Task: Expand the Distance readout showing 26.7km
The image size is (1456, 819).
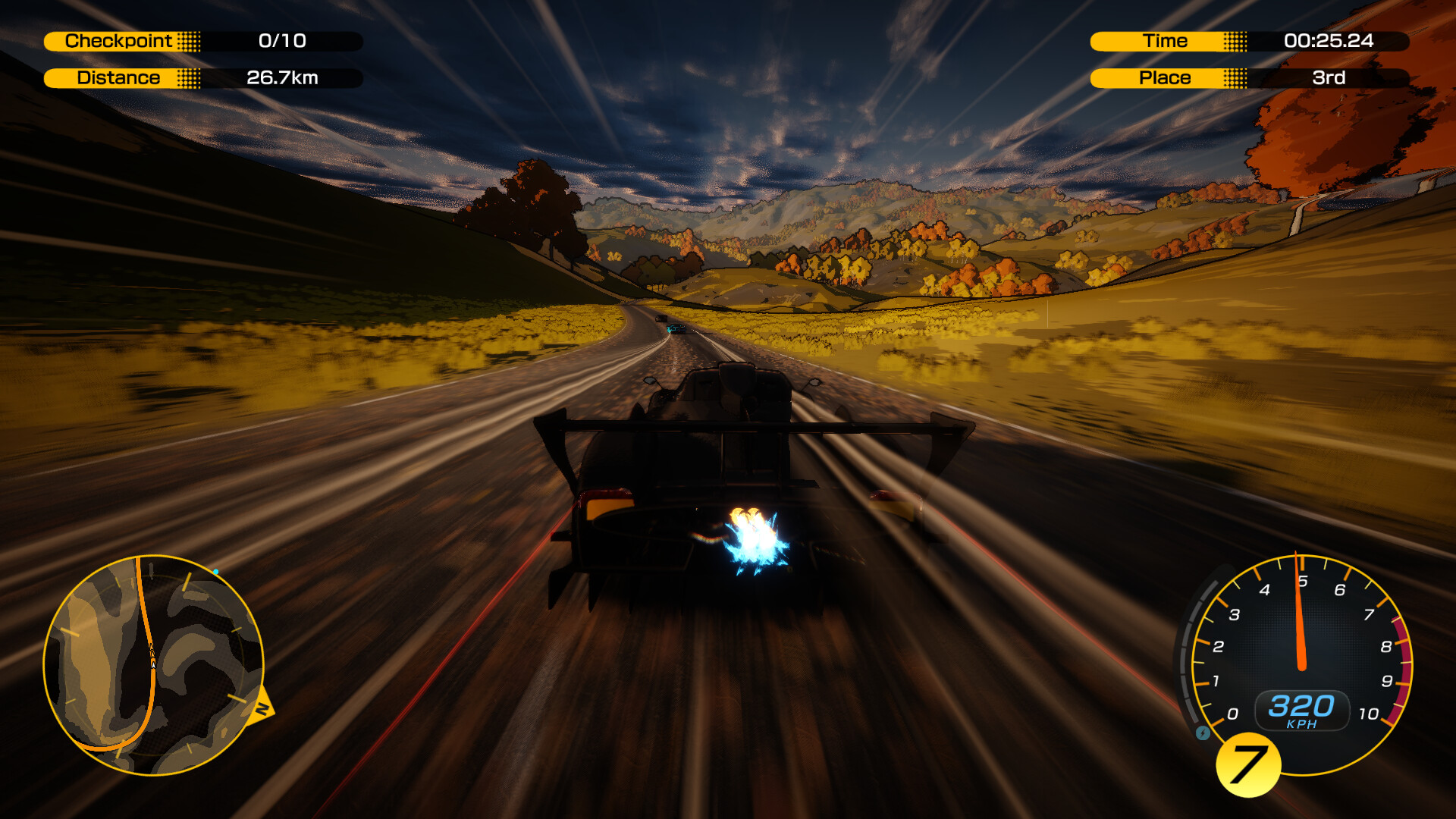Action: pyautogui.click(x=284, y=77)
